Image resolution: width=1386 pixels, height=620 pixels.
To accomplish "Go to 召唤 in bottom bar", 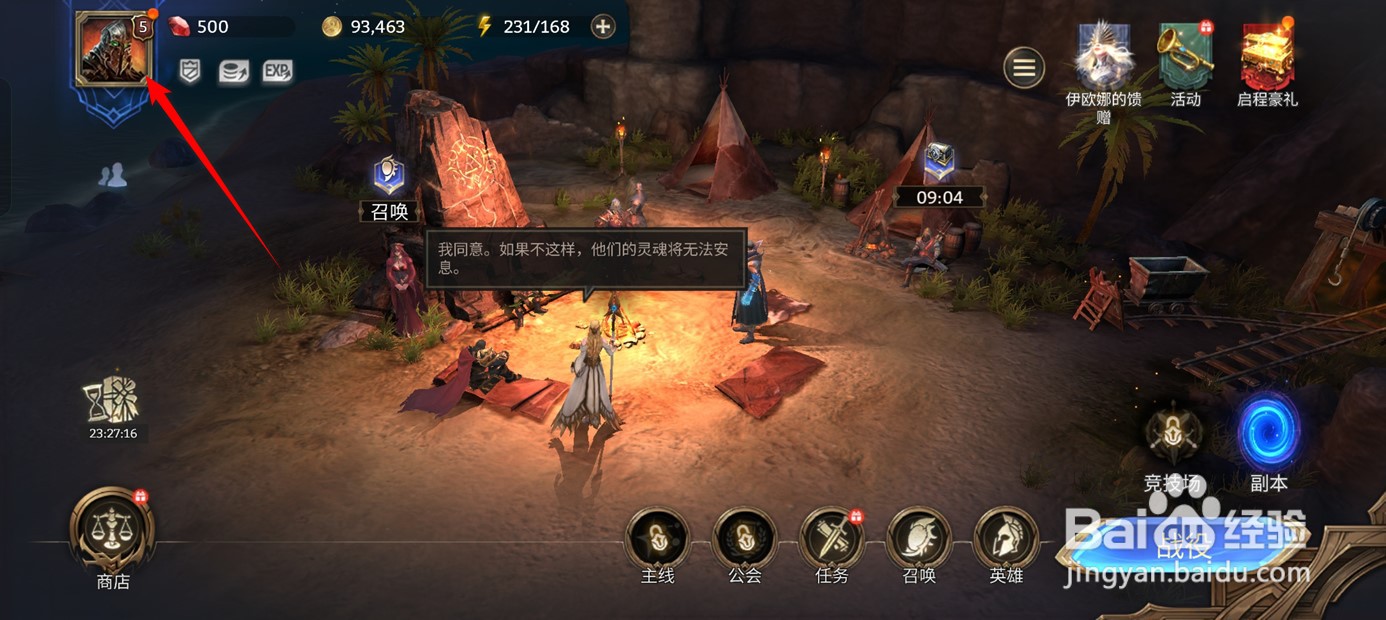I will (x=918, y=539).
